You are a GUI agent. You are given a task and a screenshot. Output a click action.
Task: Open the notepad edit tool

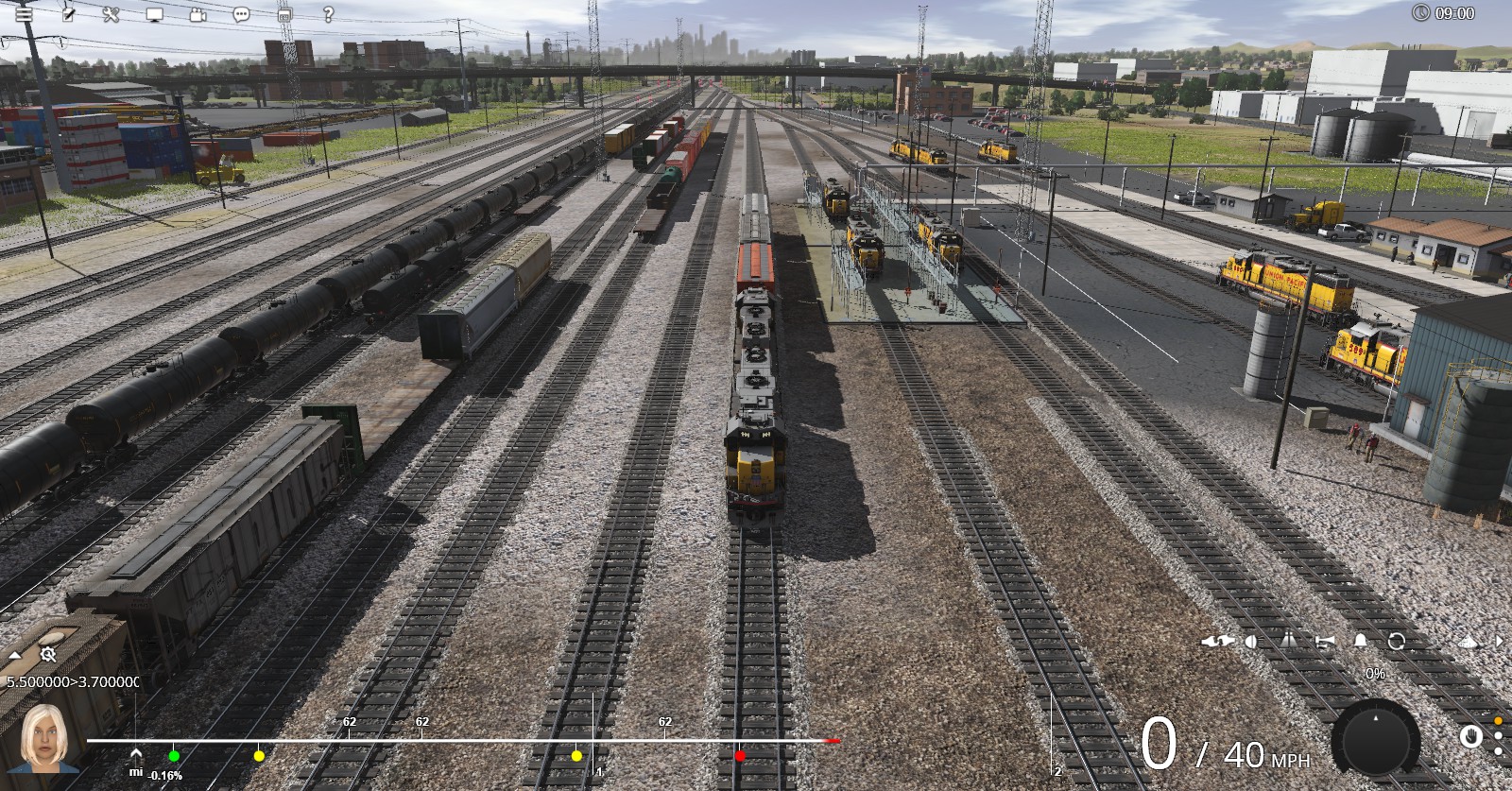[x=68, y=14]
